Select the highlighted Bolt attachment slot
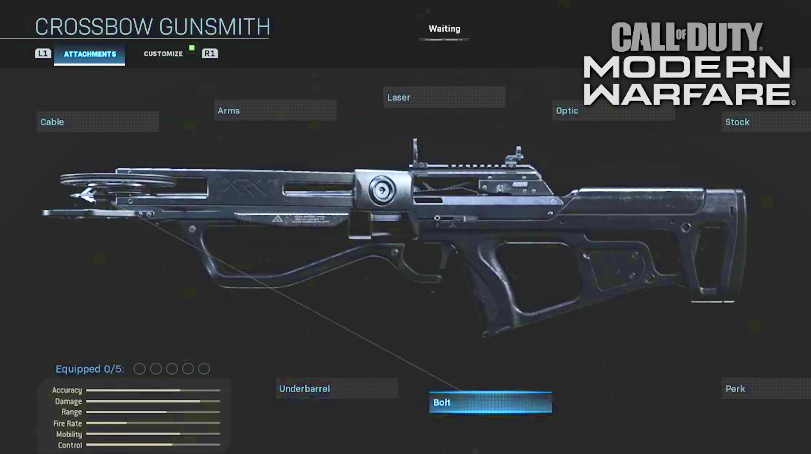The height and width of the screenshot is (454, 811). pos(490,403)
